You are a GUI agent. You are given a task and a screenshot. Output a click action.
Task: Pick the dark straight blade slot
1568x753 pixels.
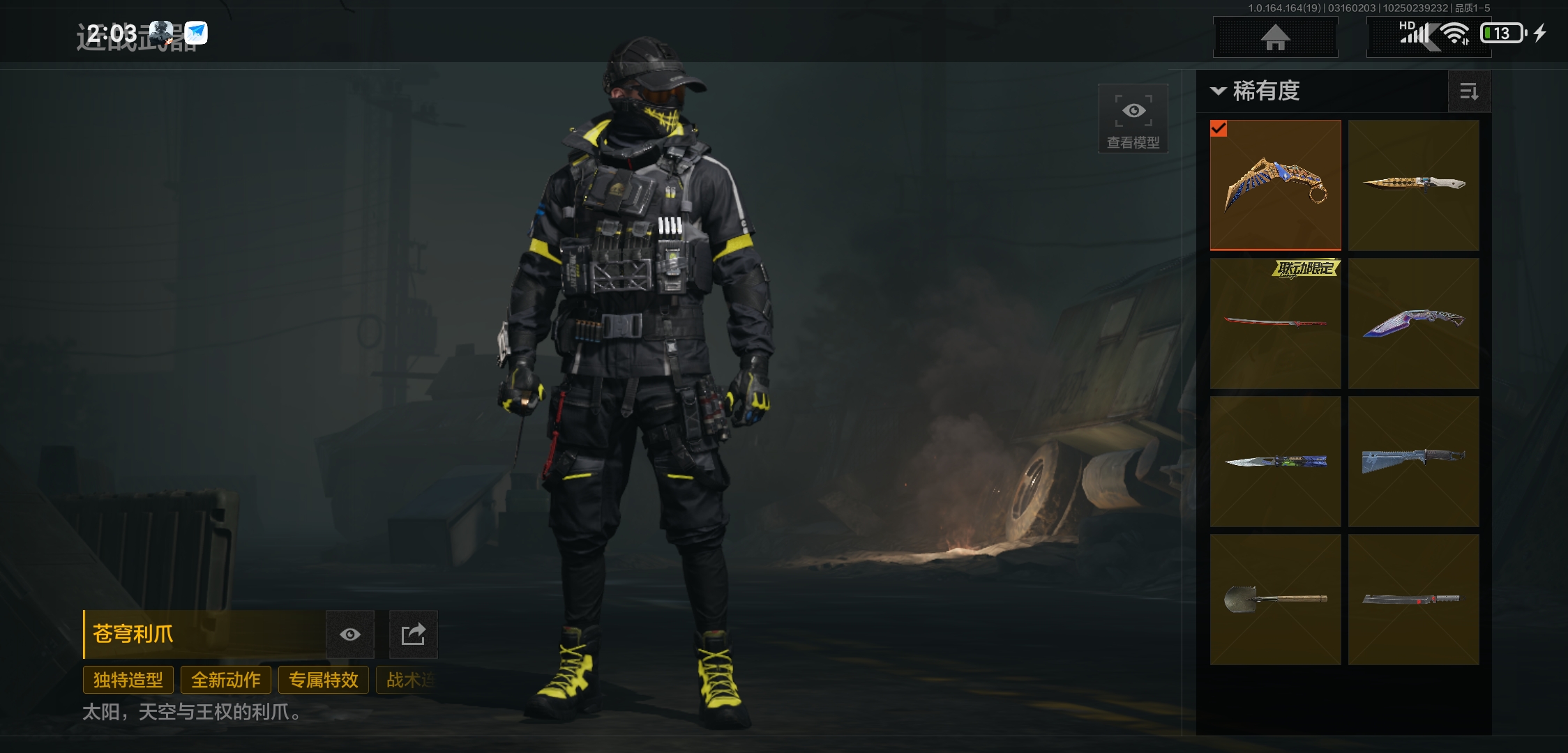pyautogui.click(x=1413, y=599)
